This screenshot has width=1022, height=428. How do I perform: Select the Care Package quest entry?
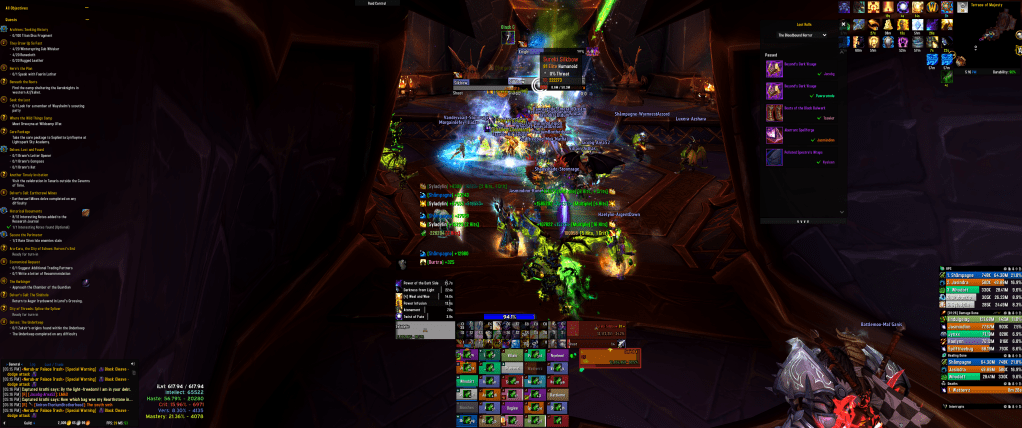(24, 130)
